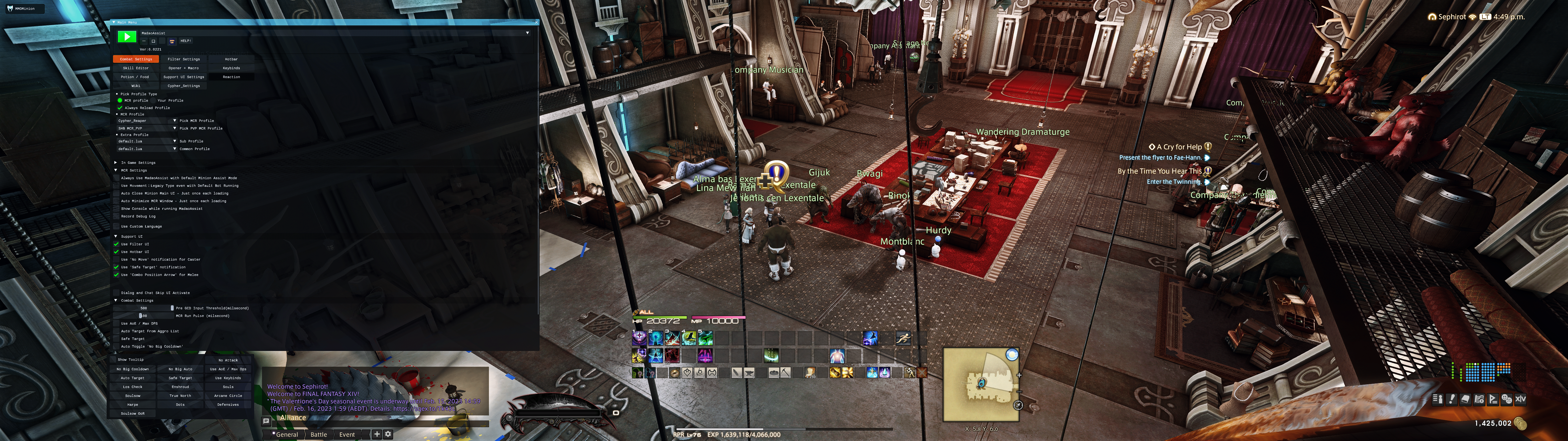Screen dimensions: 1568x441
Task: Toggle the No Big Cooldown button
Action: click(133, 369)
